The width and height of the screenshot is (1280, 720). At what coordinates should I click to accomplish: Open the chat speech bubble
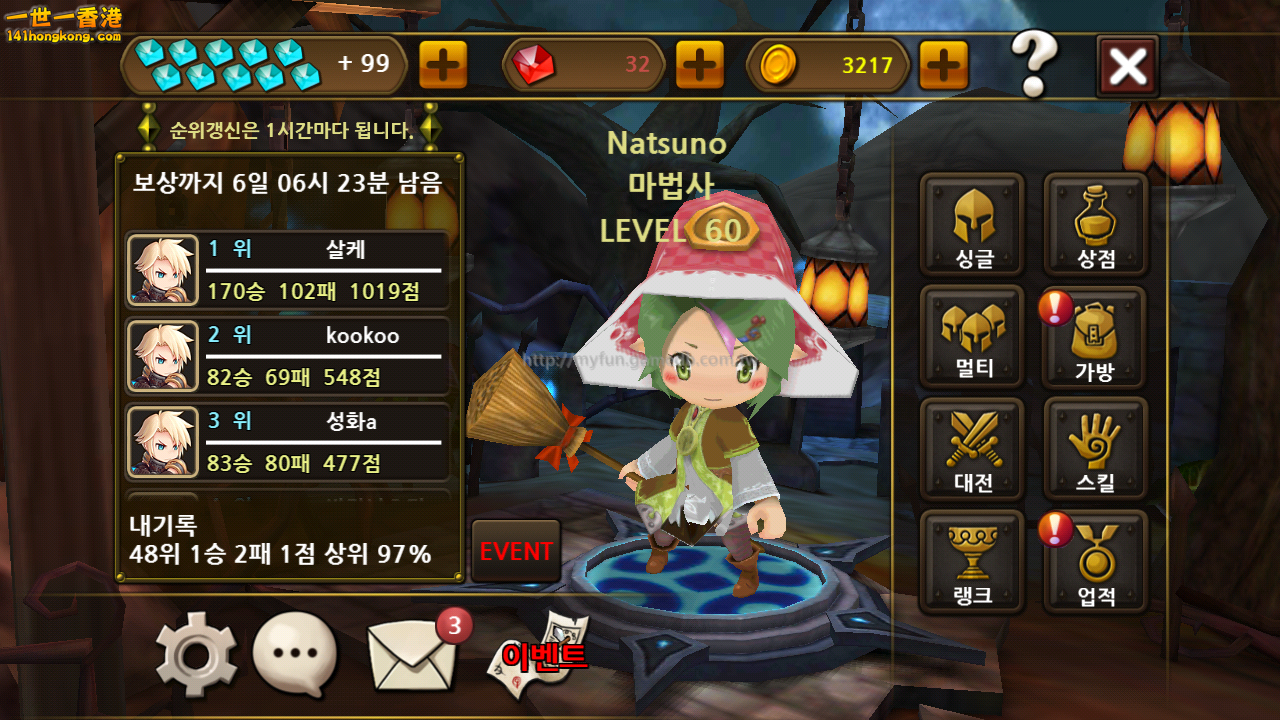click(x=295, y=655)
